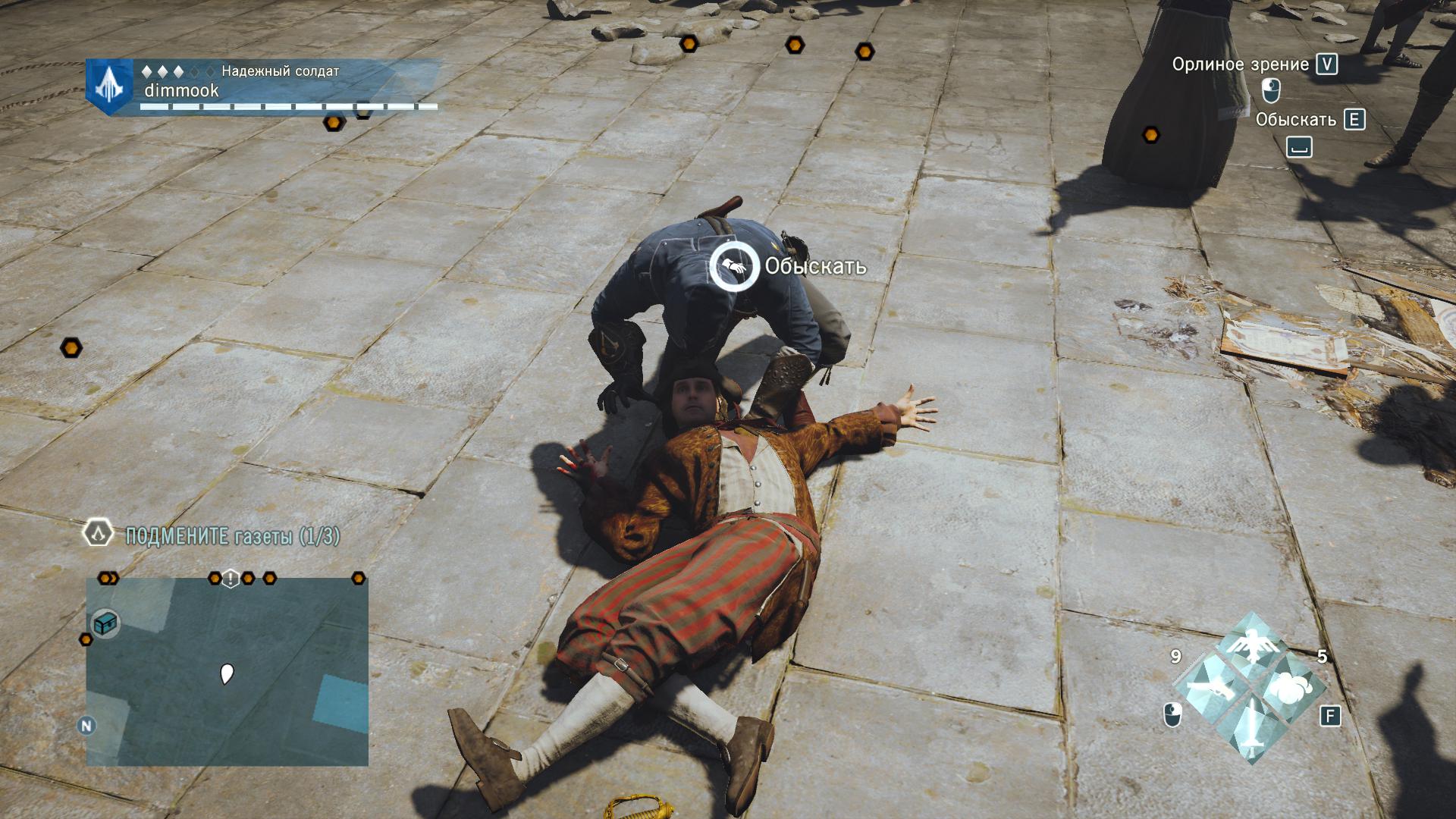1456x819 pixels.
Task: Open the 'ПОДМЕНИТЕ газеты' objective tracker
Action: click(232, 537)
